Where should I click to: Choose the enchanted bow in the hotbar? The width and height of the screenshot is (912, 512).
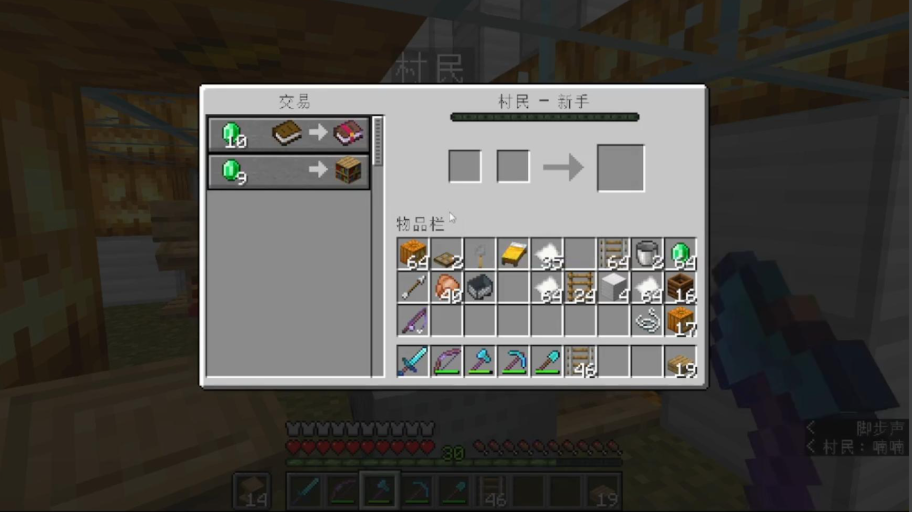coord(446,361)
